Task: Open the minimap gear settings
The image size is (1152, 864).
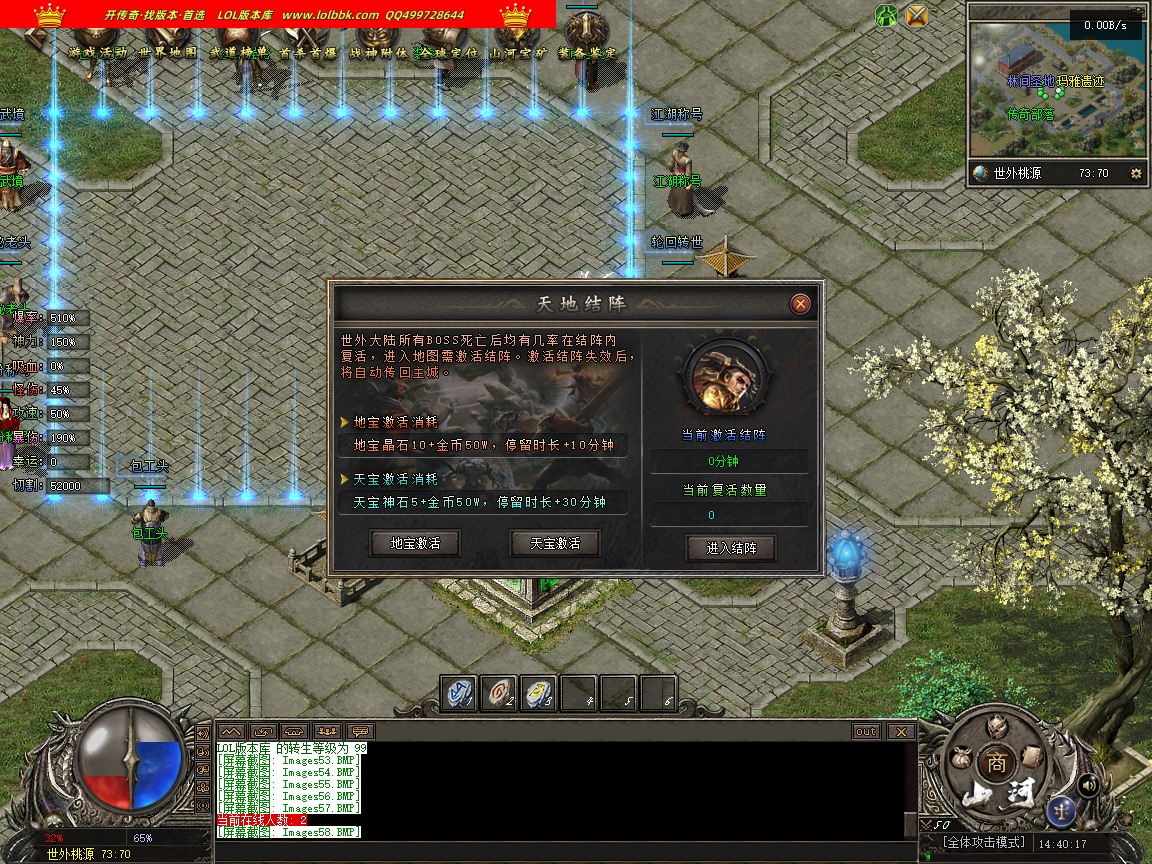Action: [x=1135, y=173]
